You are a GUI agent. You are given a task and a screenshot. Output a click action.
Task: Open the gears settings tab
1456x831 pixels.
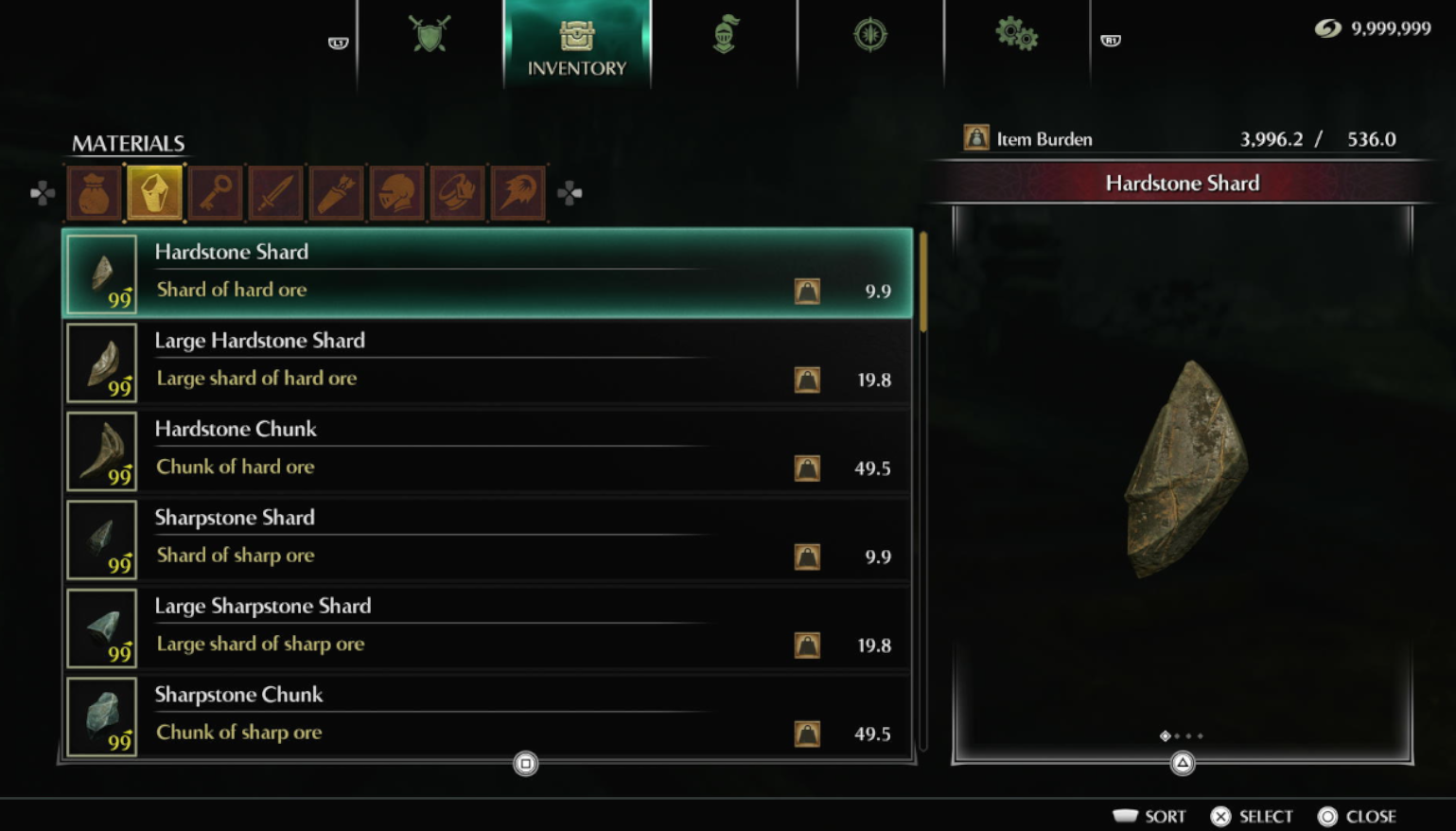[1016, 36]
